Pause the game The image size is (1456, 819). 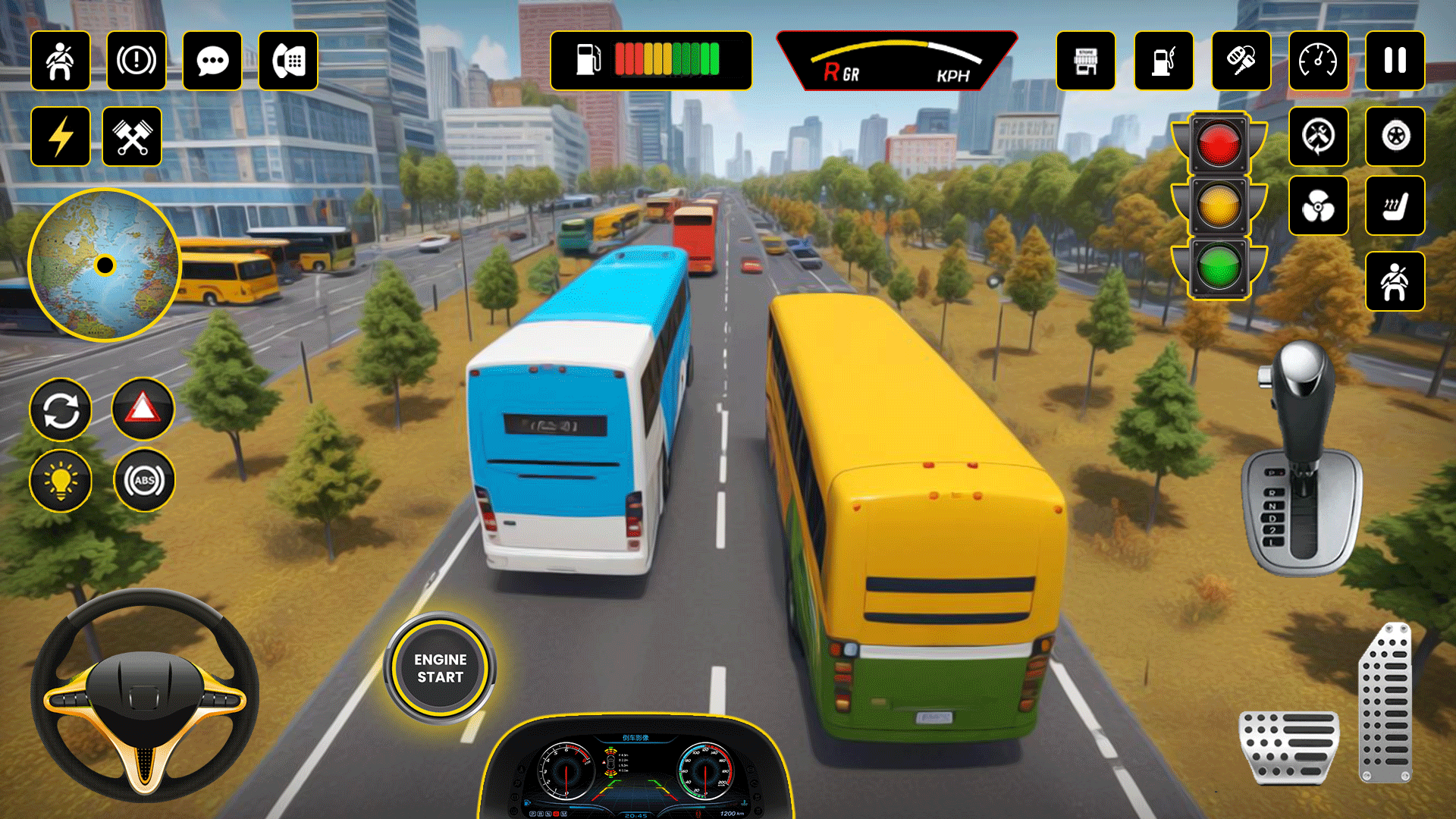[x=1395, y=61]
